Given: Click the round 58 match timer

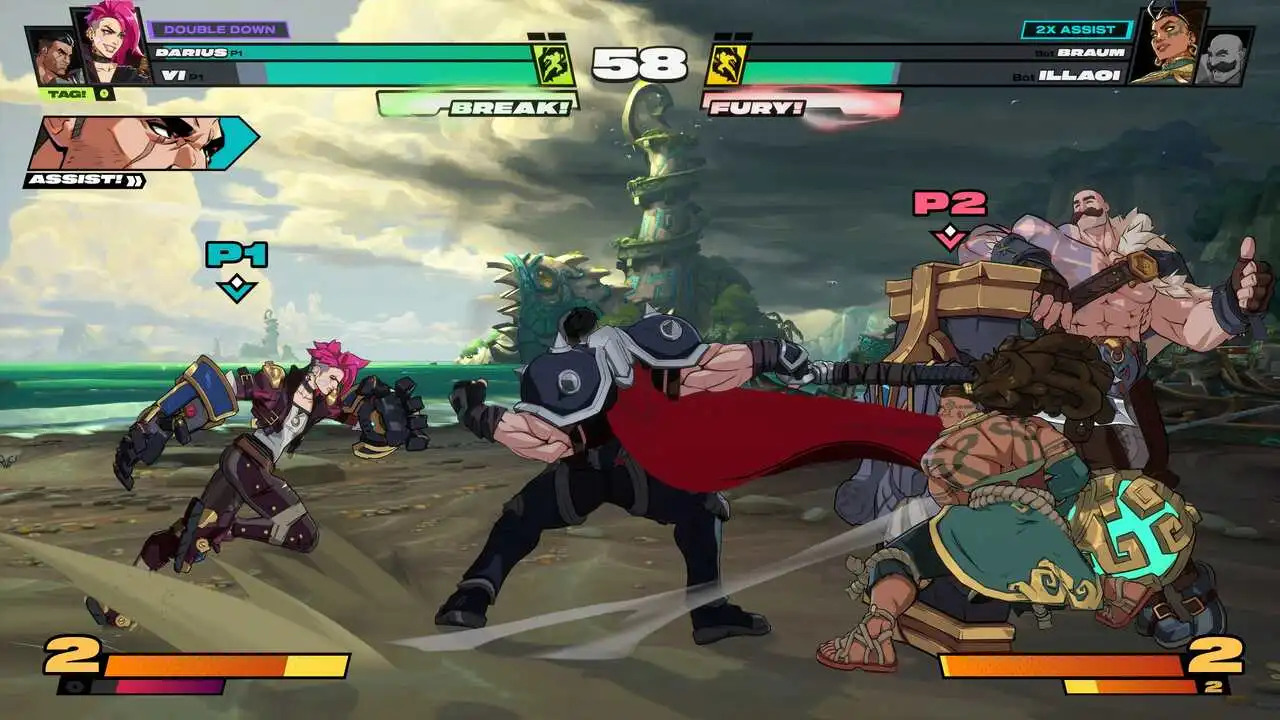Looking at the screenshot, I should [639, 63].
